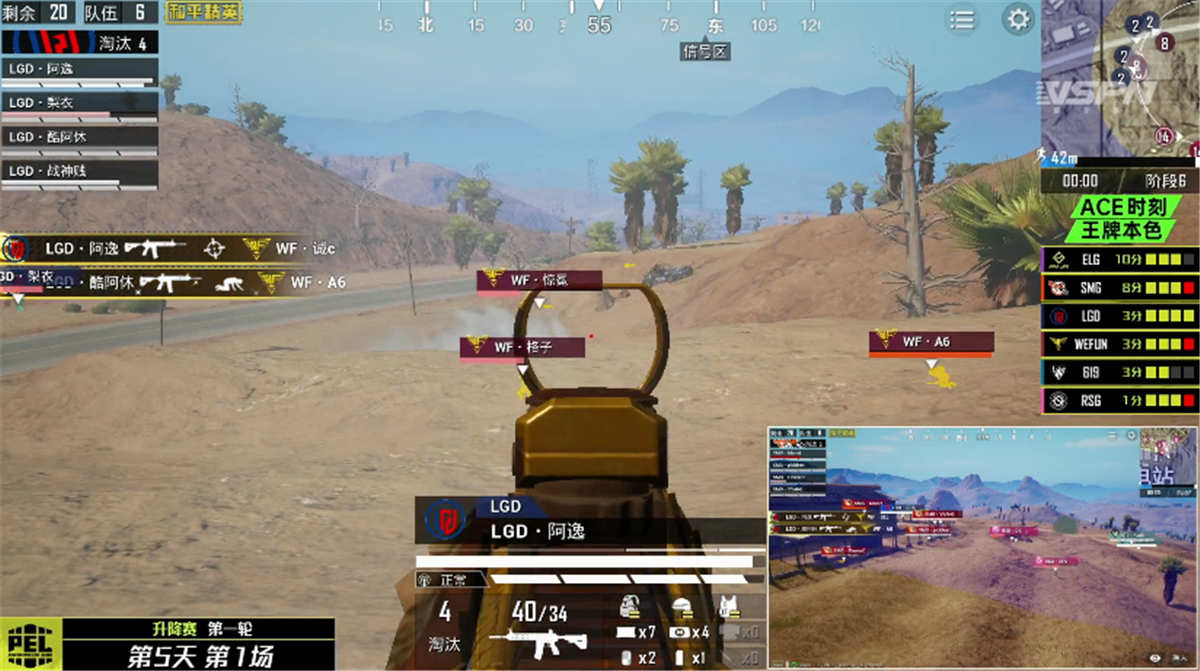Viewport: 1200px width, 671px height.
Task: Click the minimap in the corner
Action: tap(1118, 75)
